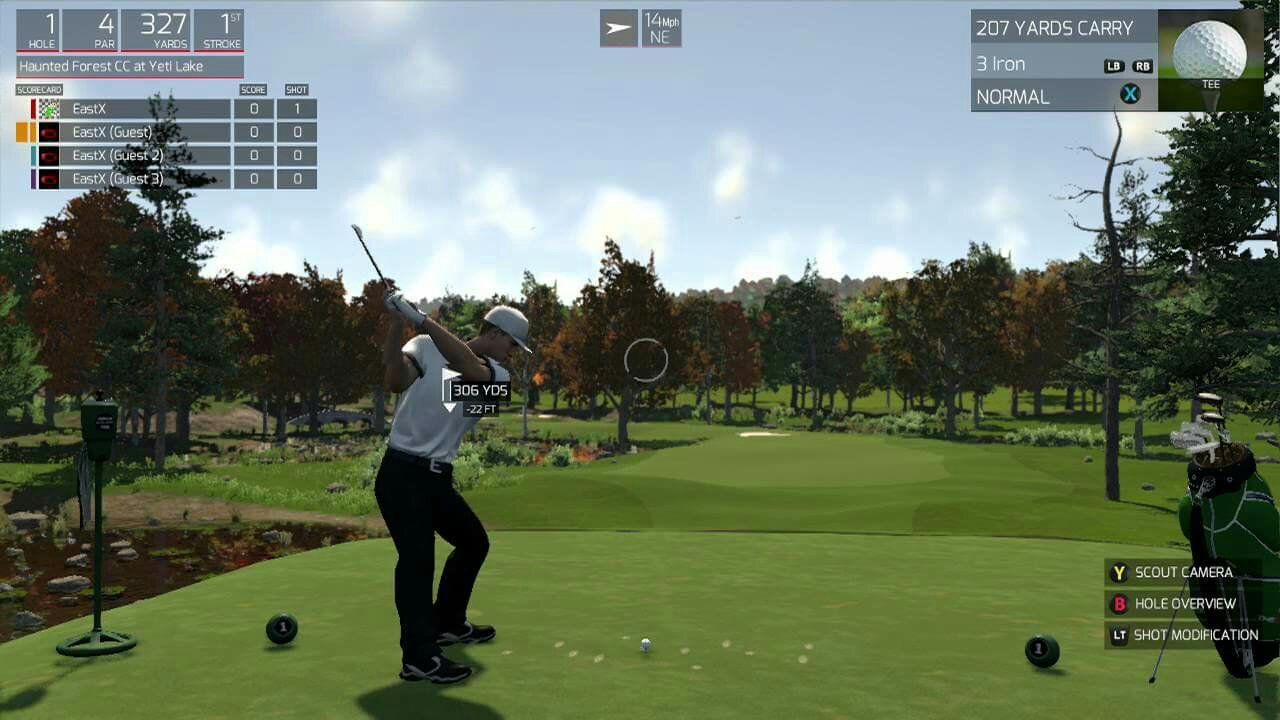Open the Scout Camera option

click(1182, 573)
